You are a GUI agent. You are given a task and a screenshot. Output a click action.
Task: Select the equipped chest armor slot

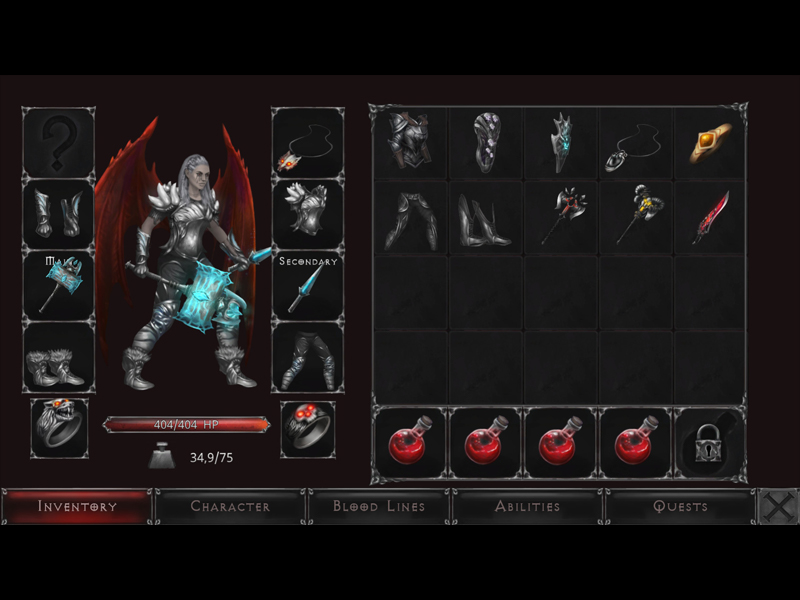(307, 213)
